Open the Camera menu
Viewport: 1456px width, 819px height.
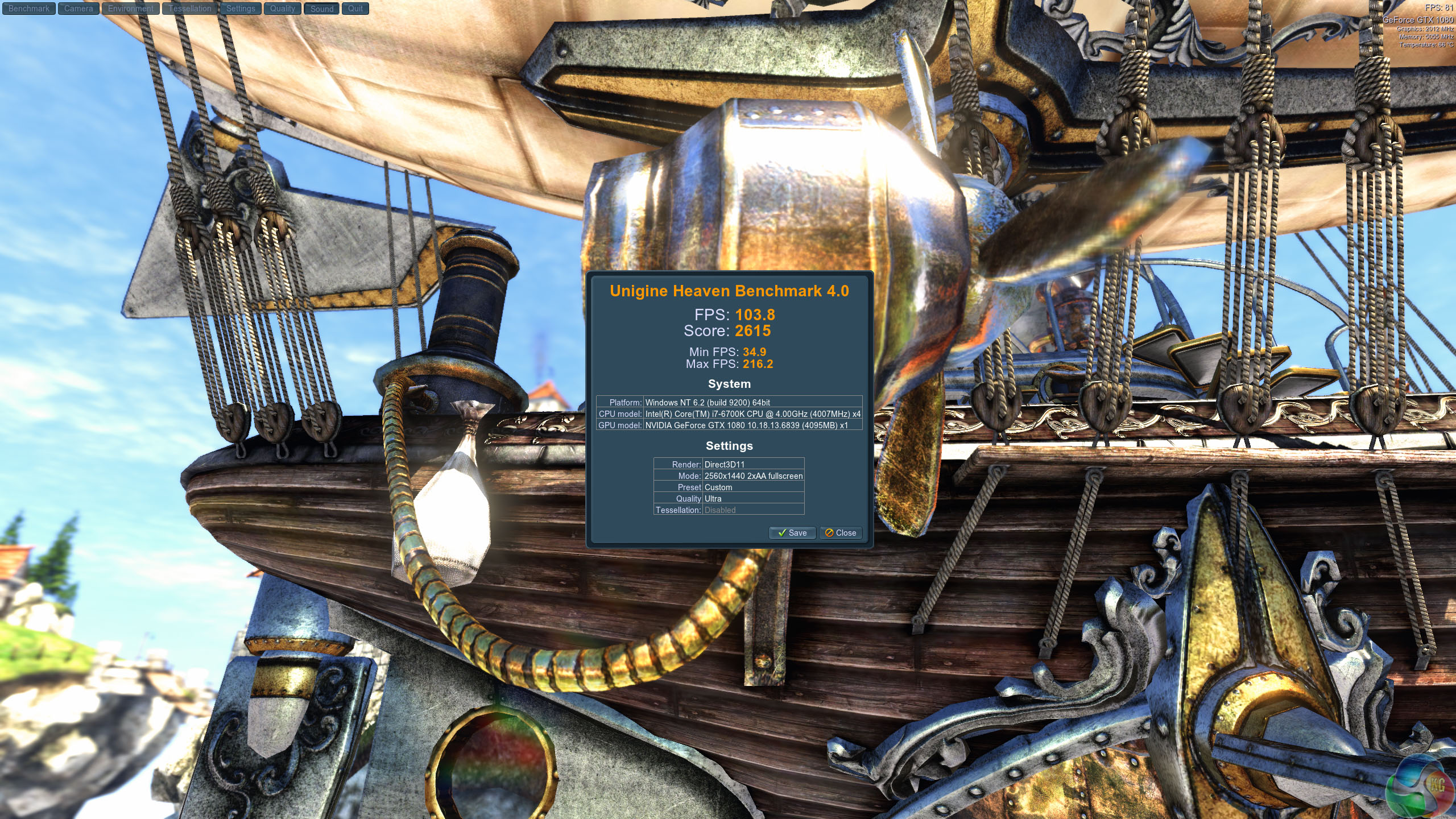tap(78, 9)
